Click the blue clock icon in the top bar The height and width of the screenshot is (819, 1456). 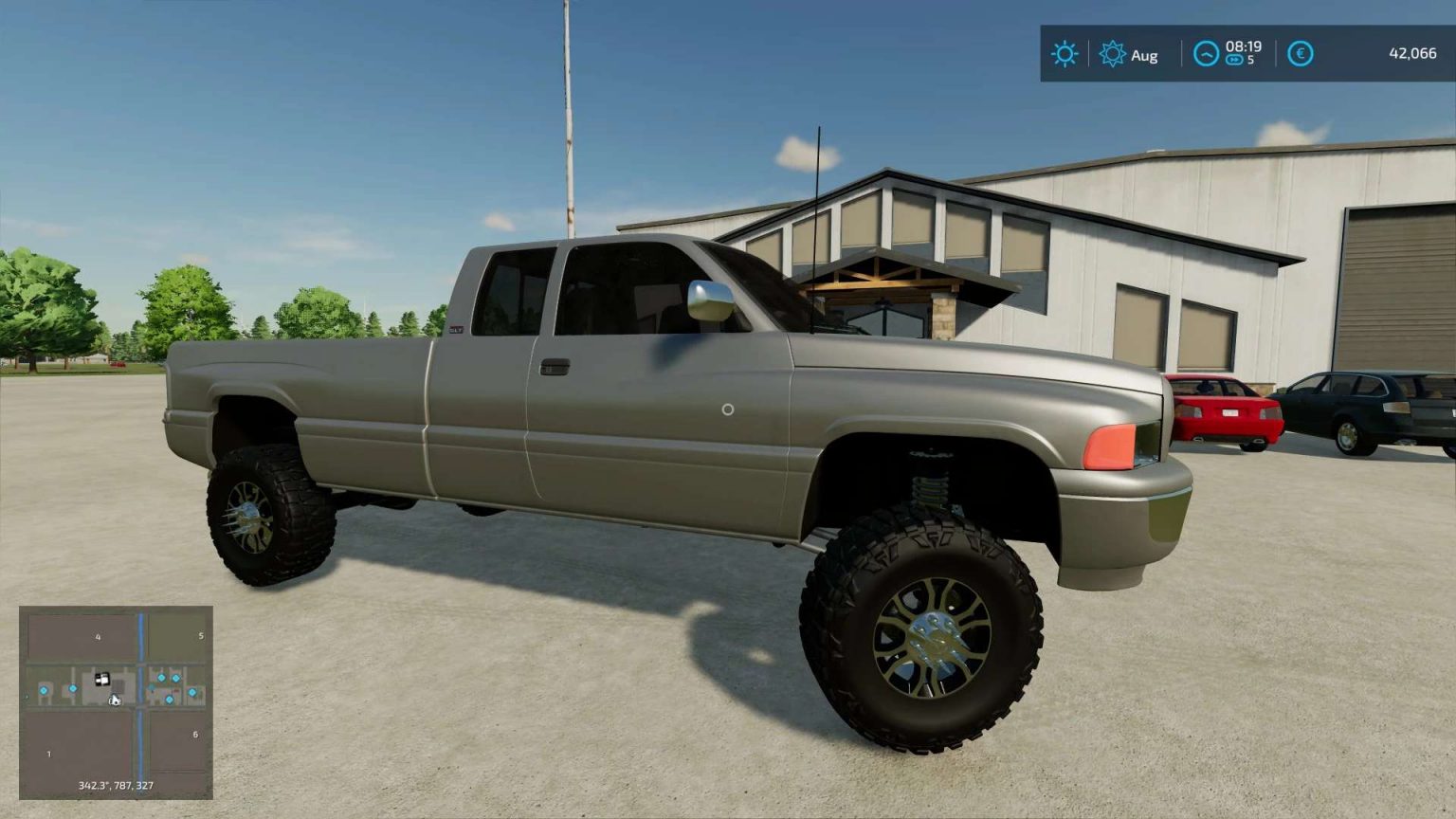pyautogui.click(x=1207, y=54)
